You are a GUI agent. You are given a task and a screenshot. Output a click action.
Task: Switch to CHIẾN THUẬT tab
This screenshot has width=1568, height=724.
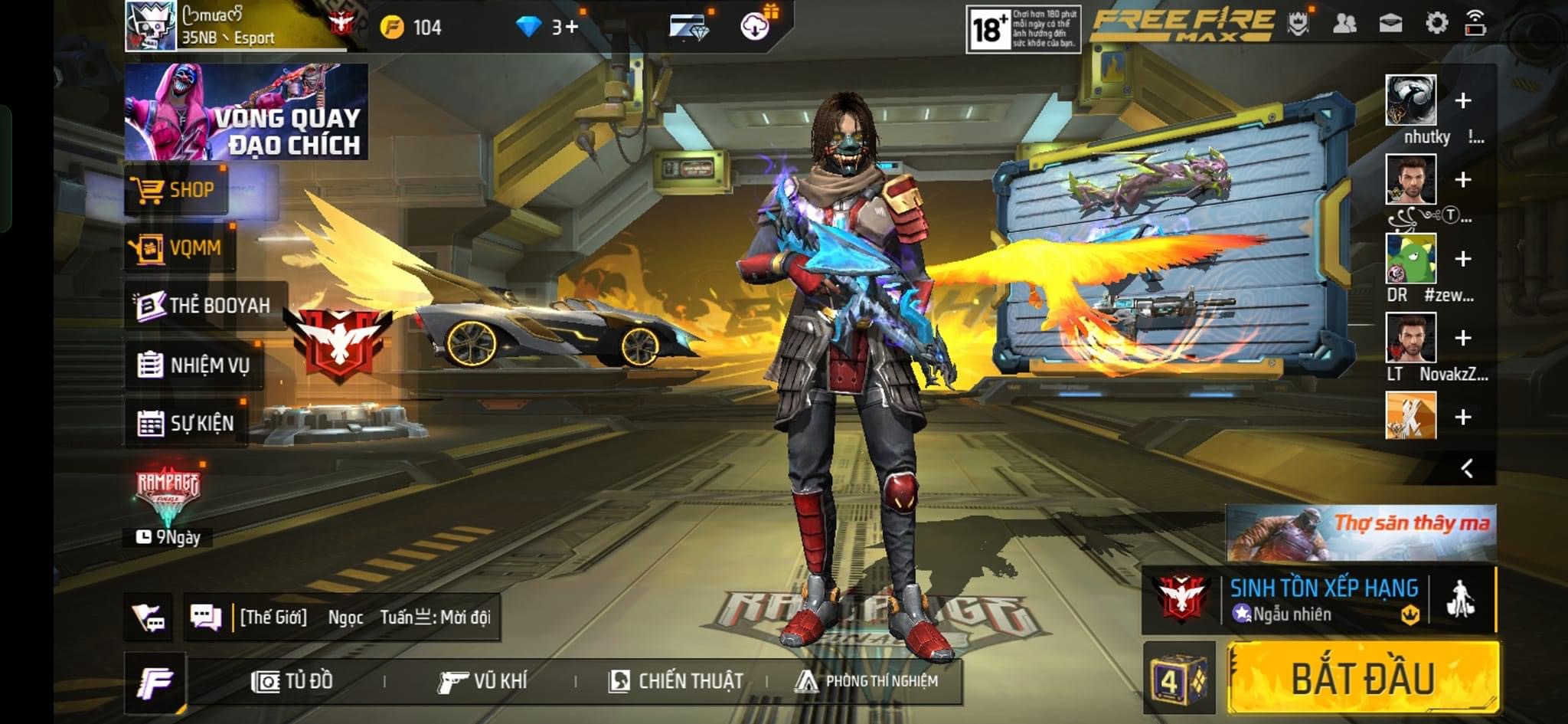pyautogui.click(x=675, y=681)
